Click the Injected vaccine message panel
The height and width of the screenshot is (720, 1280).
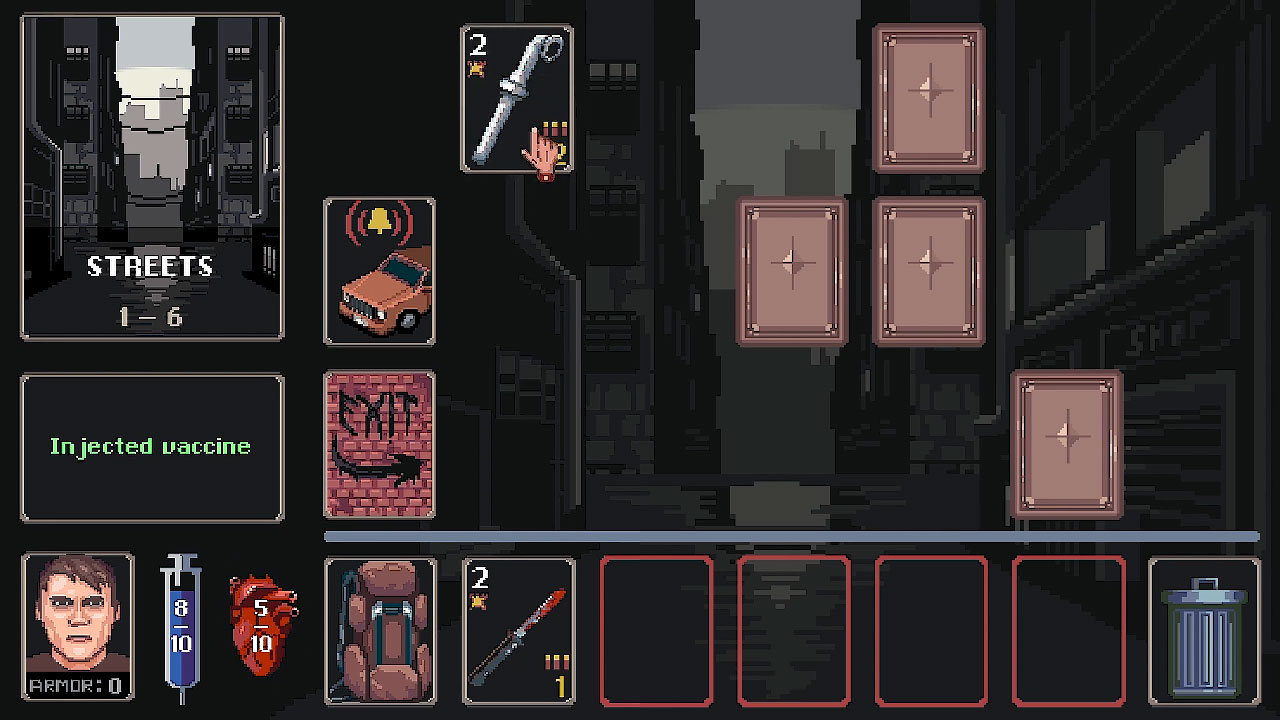(152, 447)
